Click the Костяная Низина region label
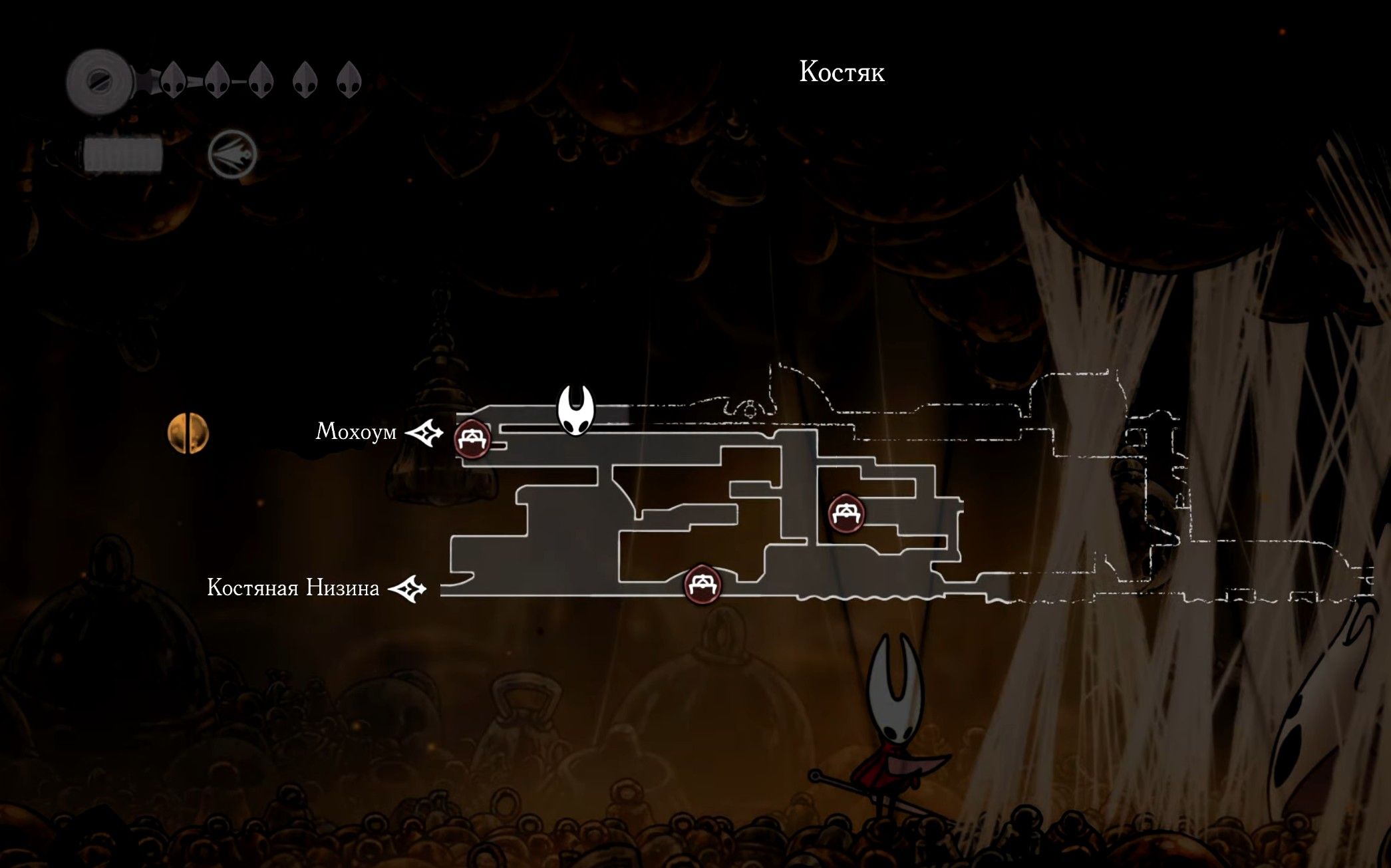This screenshot has height=868, width=1391. [293, 588]
